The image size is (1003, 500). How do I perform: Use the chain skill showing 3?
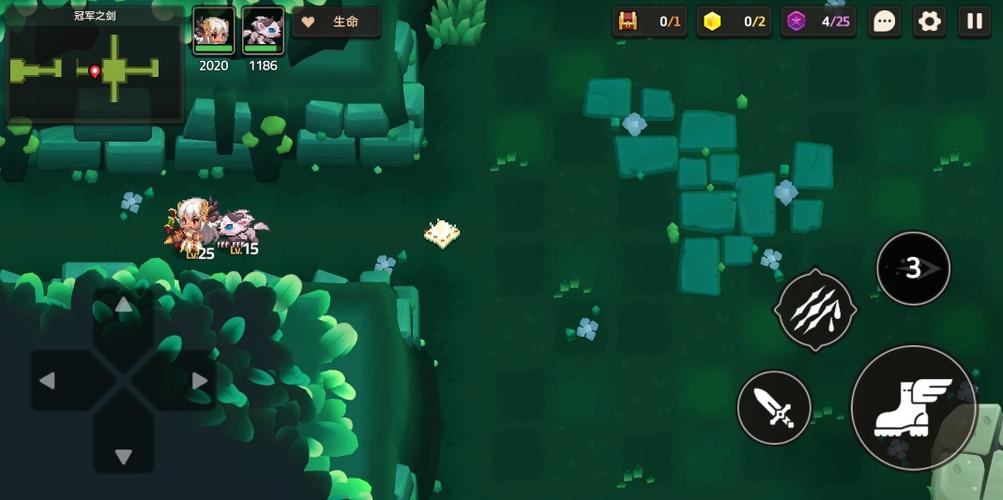coord(913,268)
